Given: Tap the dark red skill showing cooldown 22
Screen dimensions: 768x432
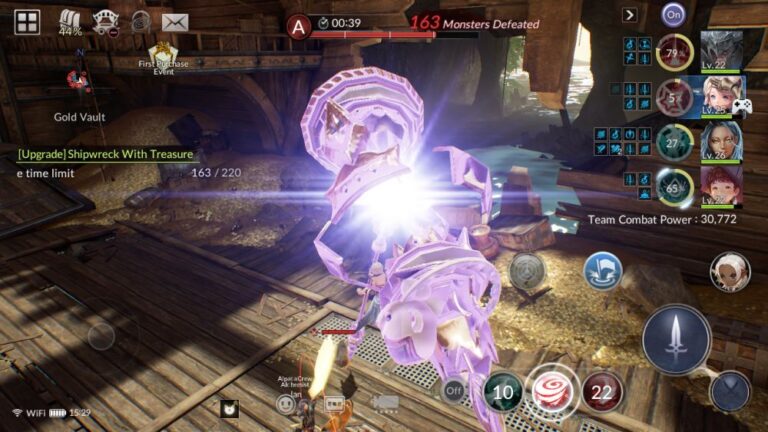Looking at the screenshot, I should [x=602, y=392].
